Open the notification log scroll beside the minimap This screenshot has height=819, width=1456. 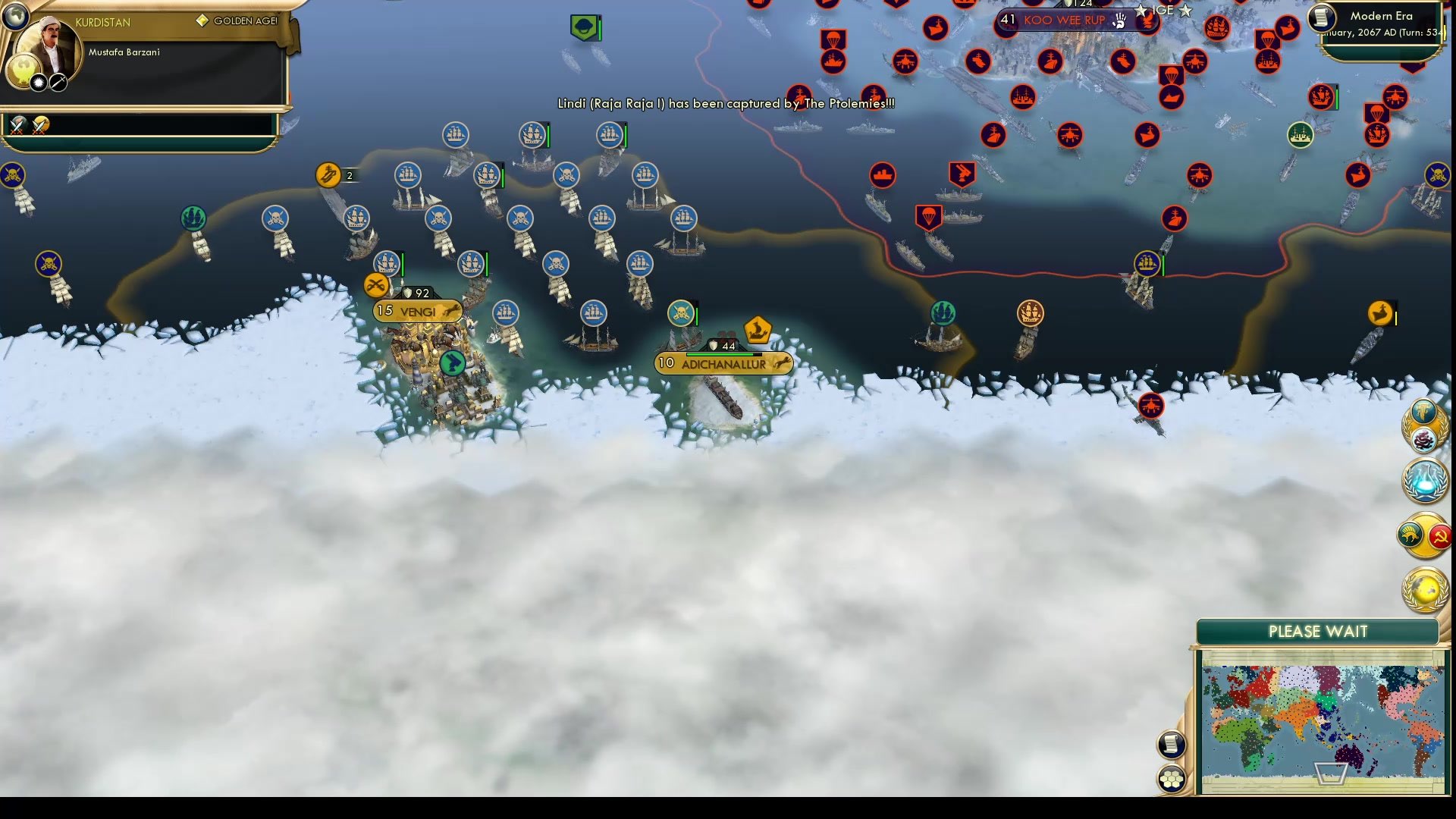tap(1172, 745)
